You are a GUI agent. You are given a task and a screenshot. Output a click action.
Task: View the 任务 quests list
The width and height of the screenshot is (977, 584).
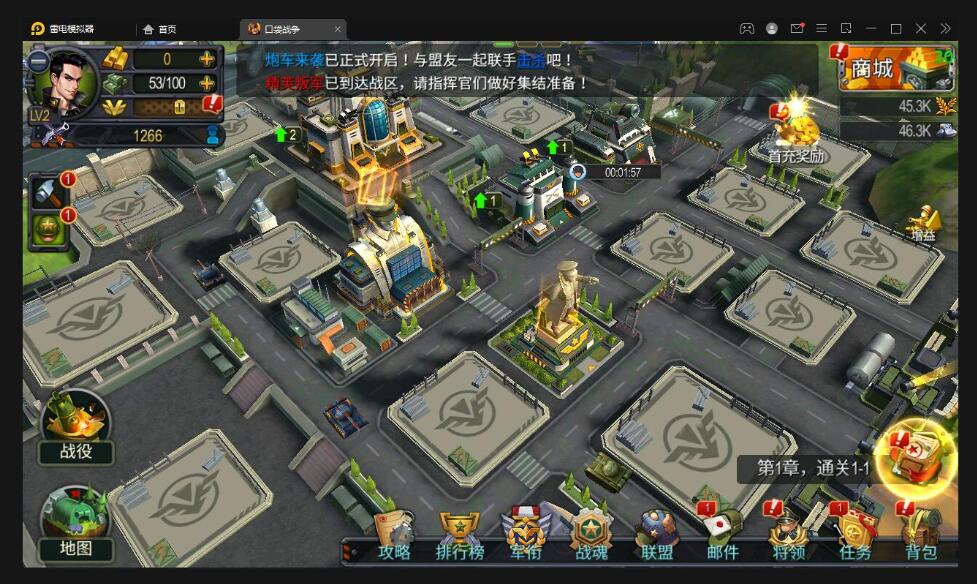pyautogui.click(x=855, y=536)
